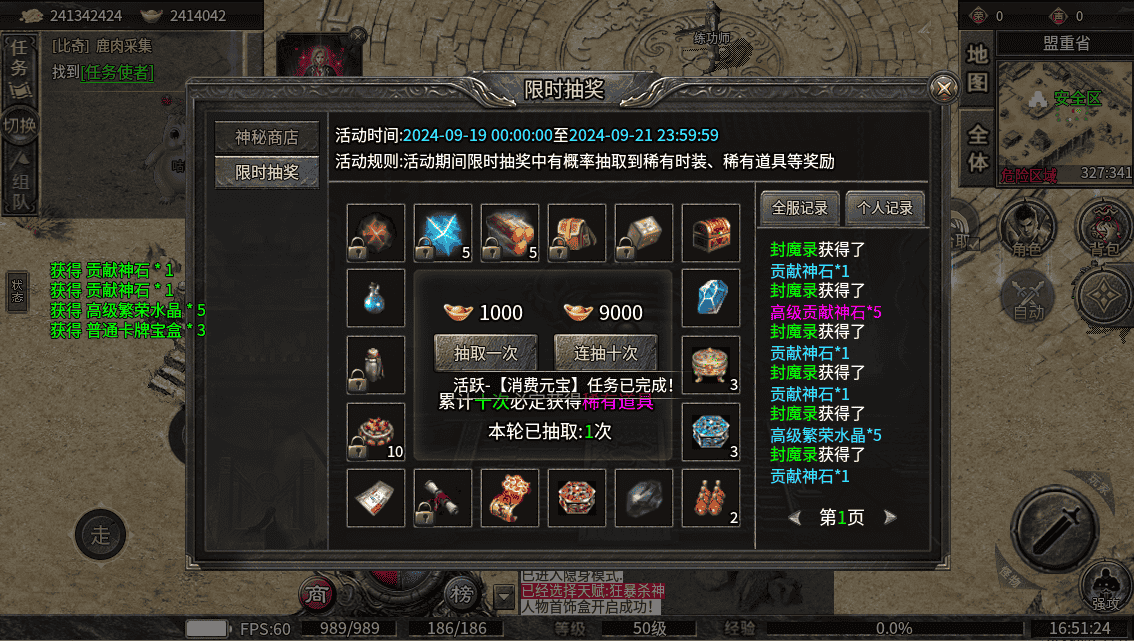Open the 地图 map button

[977, 68]
